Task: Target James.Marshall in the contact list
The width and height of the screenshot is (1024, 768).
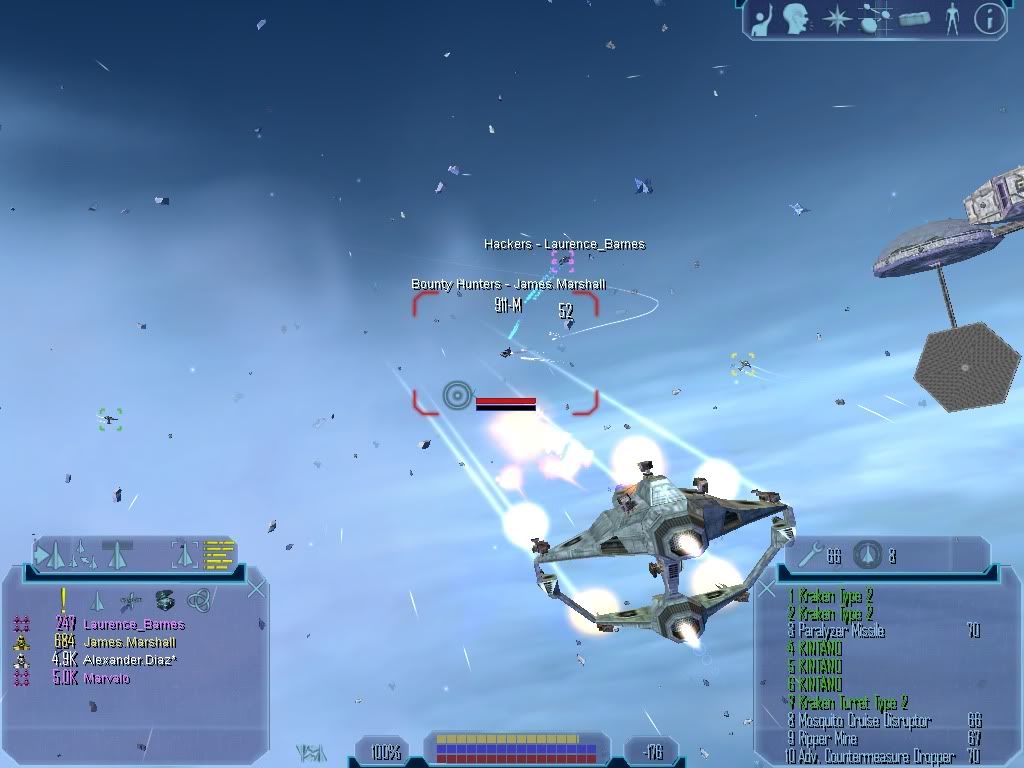Action: (129, 643)
